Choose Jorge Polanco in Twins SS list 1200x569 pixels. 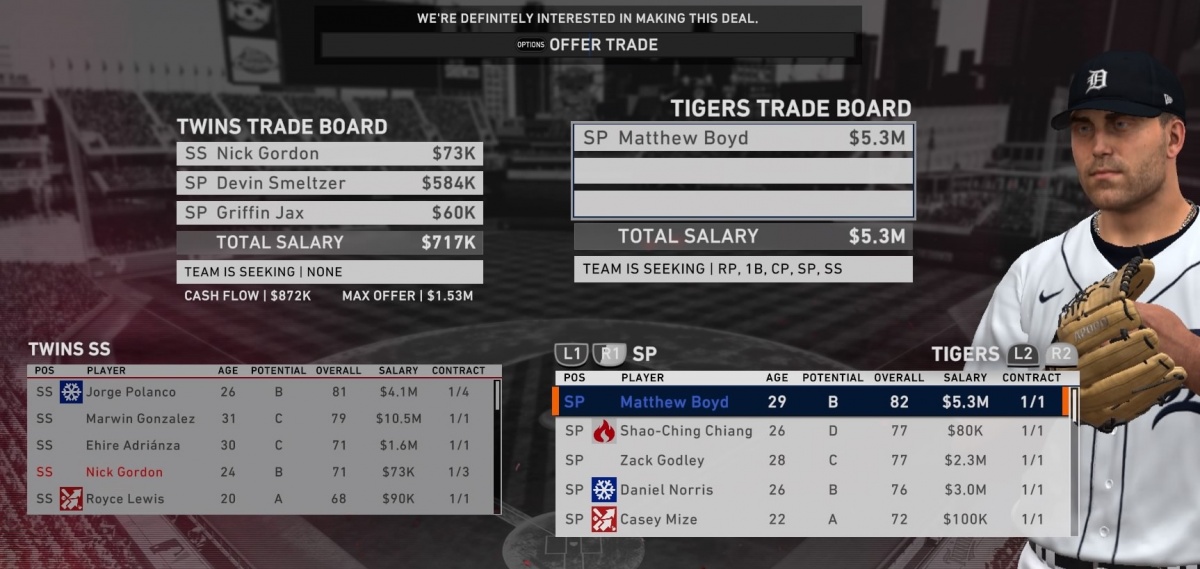260,392
